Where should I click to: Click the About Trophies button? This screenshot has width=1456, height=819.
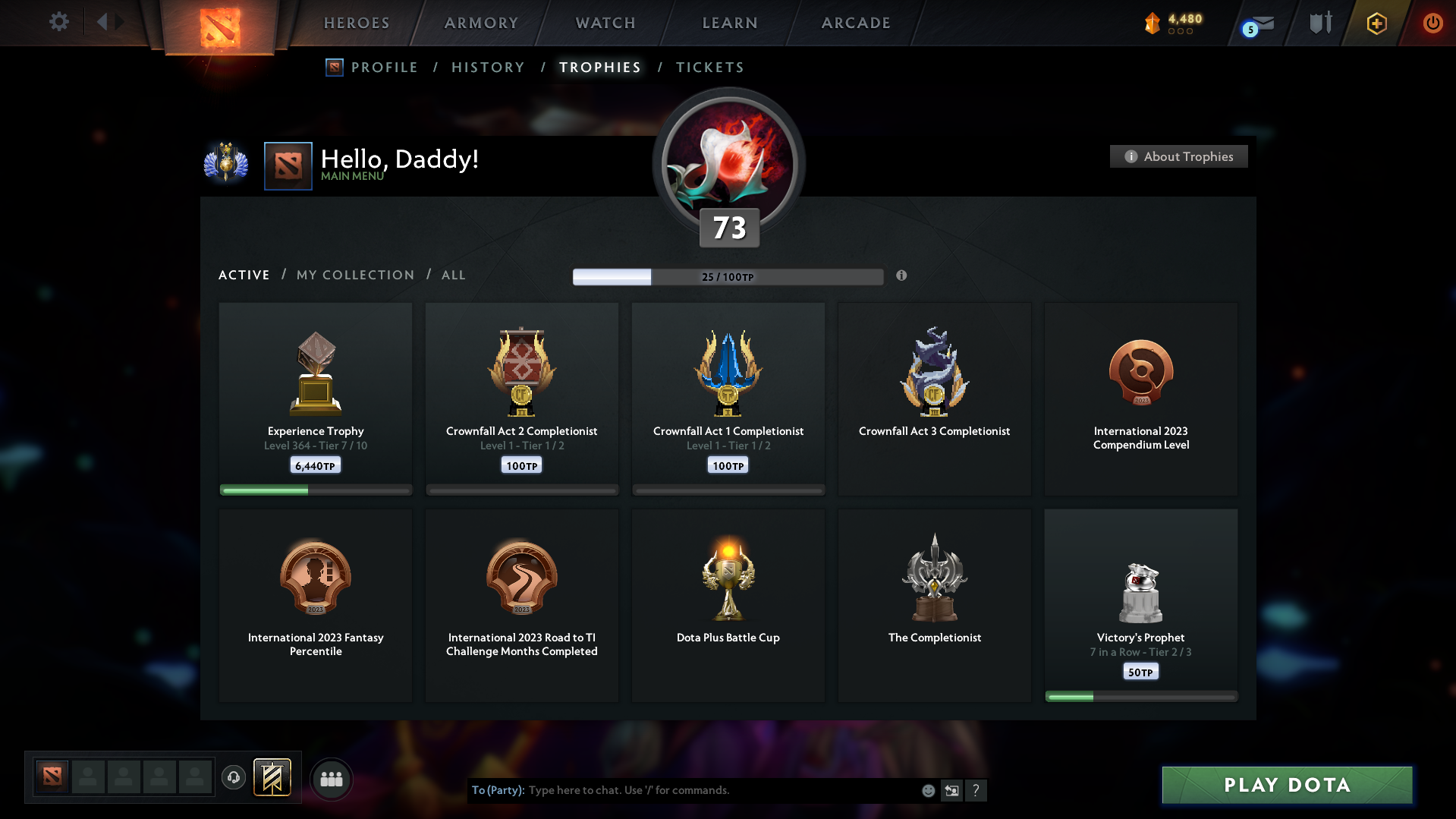tap(1178, 156)
